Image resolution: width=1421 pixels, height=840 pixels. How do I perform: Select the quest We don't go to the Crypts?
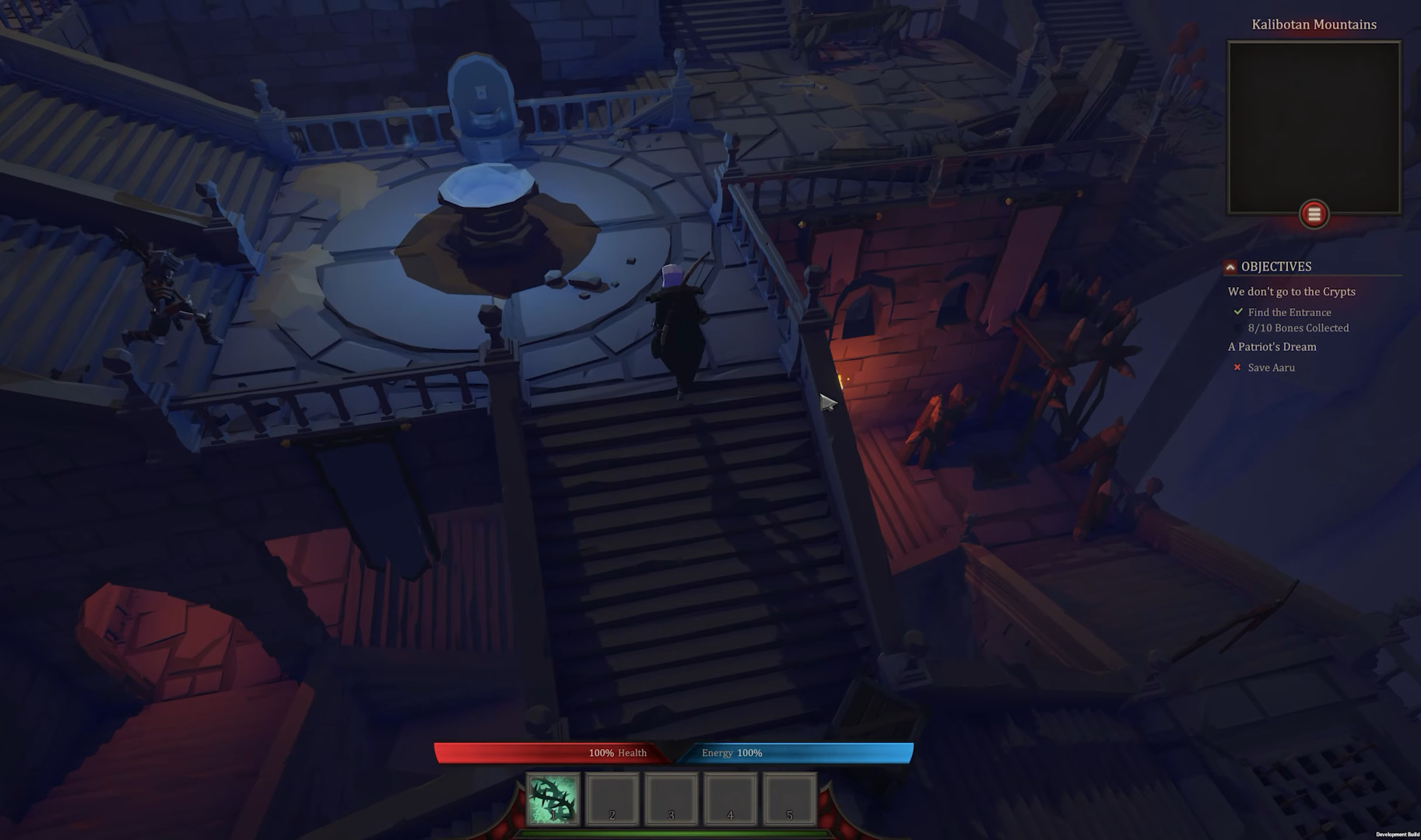[1291, 292]
